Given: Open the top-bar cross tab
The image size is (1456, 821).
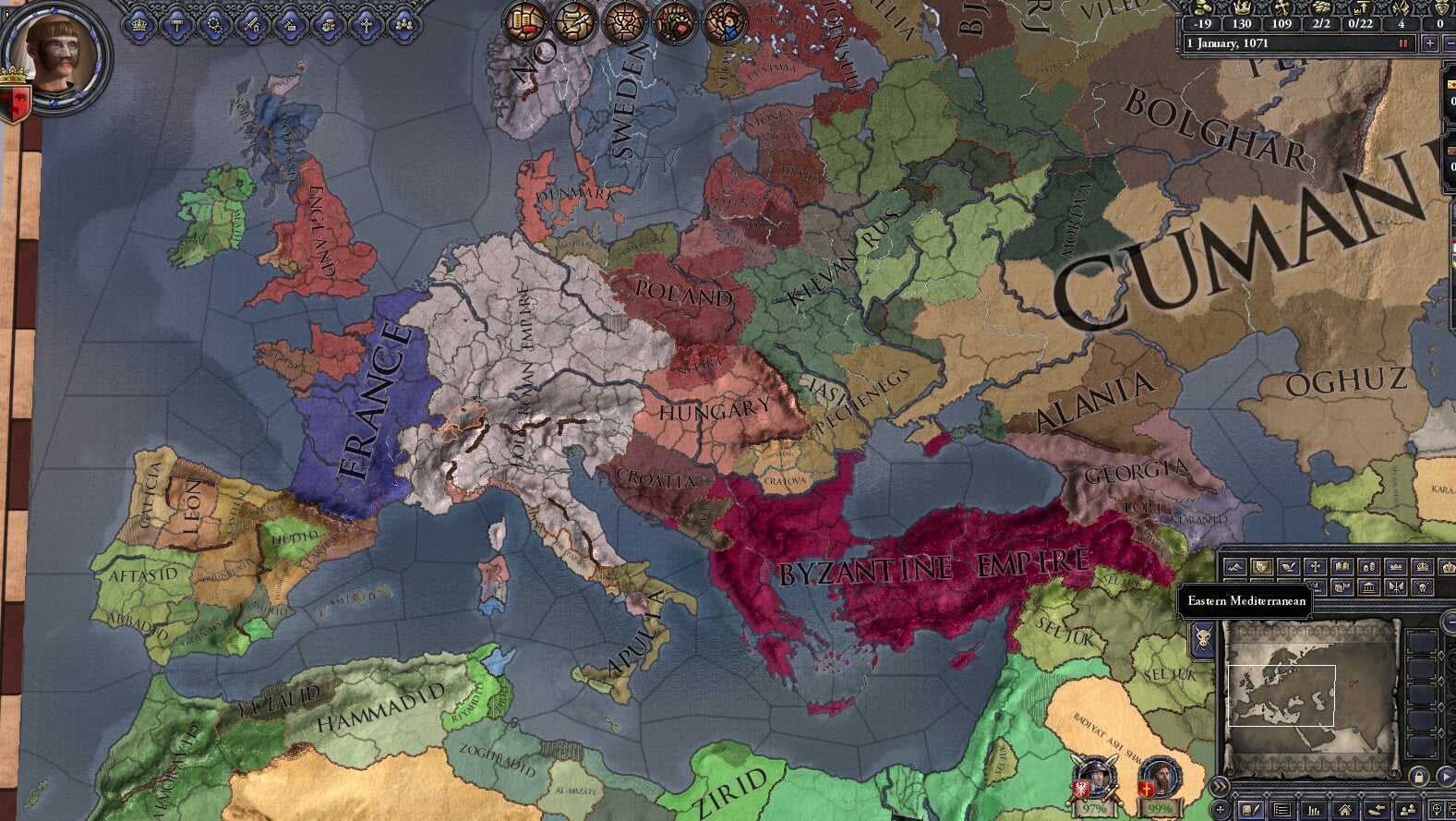Looking at the screenshot, I should tap(366, 25).
